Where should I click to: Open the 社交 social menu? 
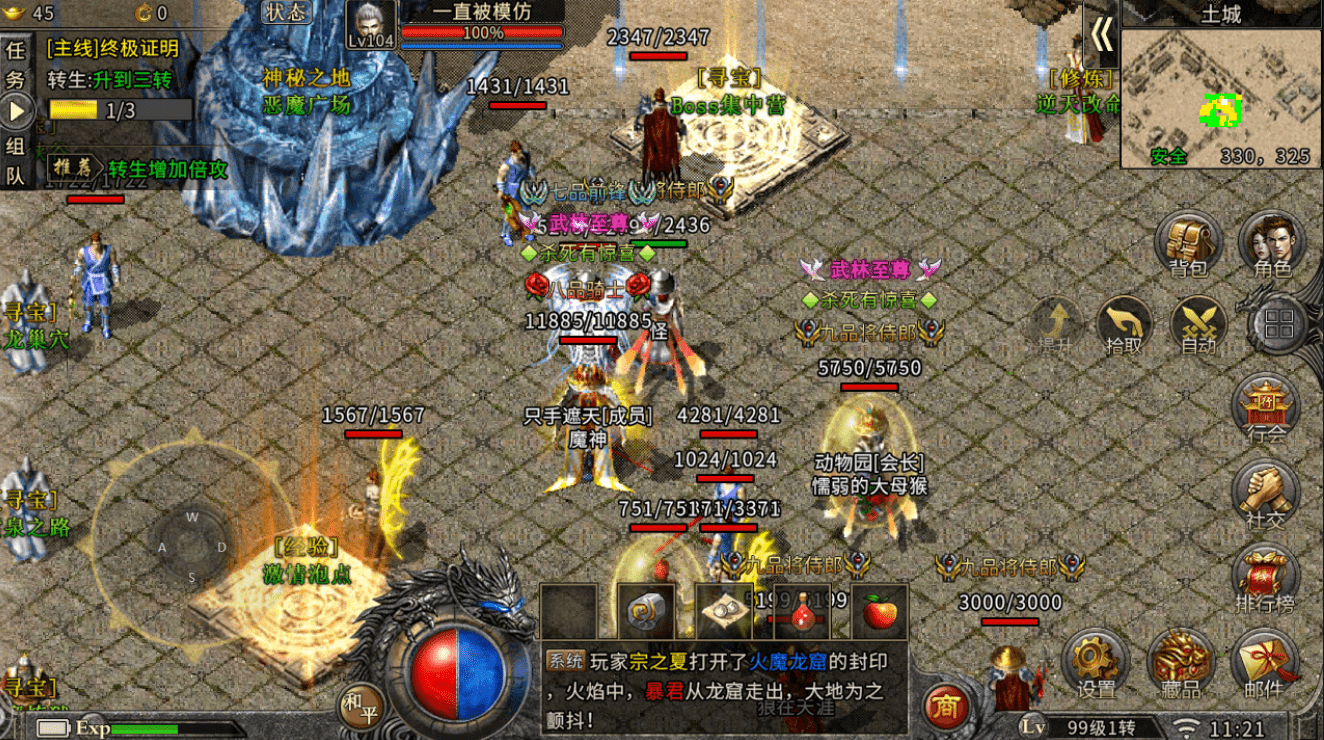point(1266,494)
